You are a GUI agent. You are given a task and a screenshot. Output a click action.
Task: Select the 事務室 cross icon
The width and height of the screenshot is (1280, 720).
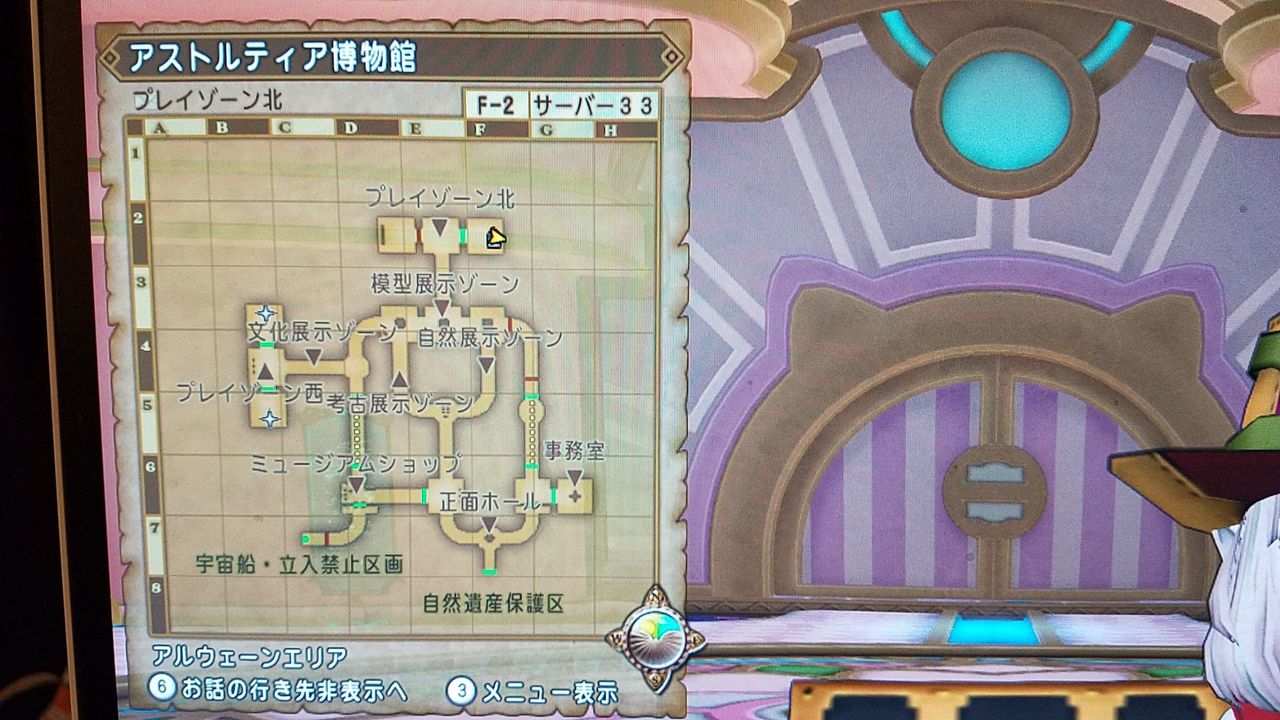(576, 495)
